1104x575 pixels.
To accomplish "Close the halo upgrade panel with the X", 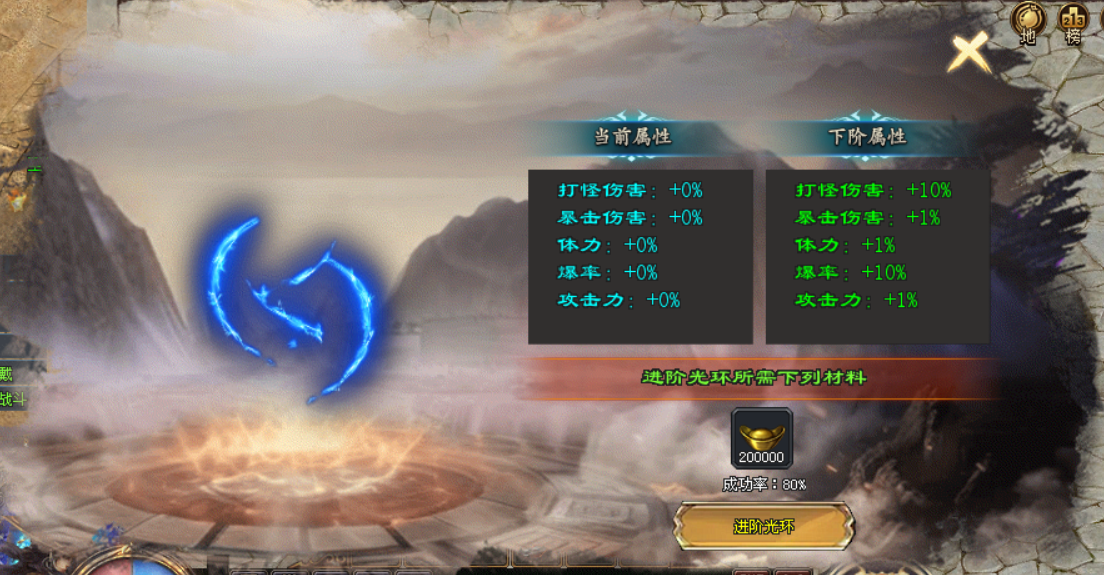I will pos(968,51).
